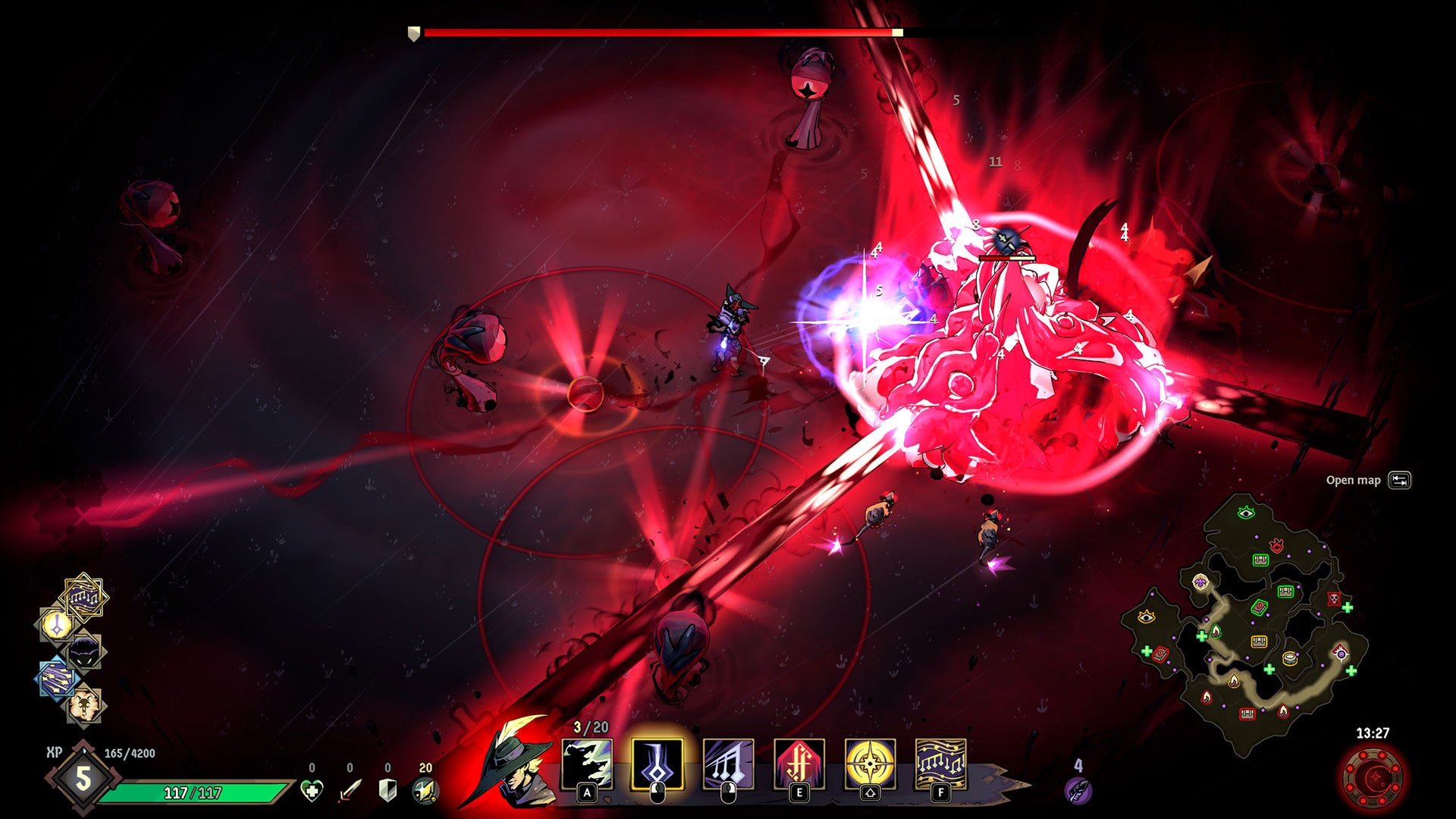1456x819 pixels.
Task: Choose the blue-framed shooting stars trait icon
Action: pos(57,678)
